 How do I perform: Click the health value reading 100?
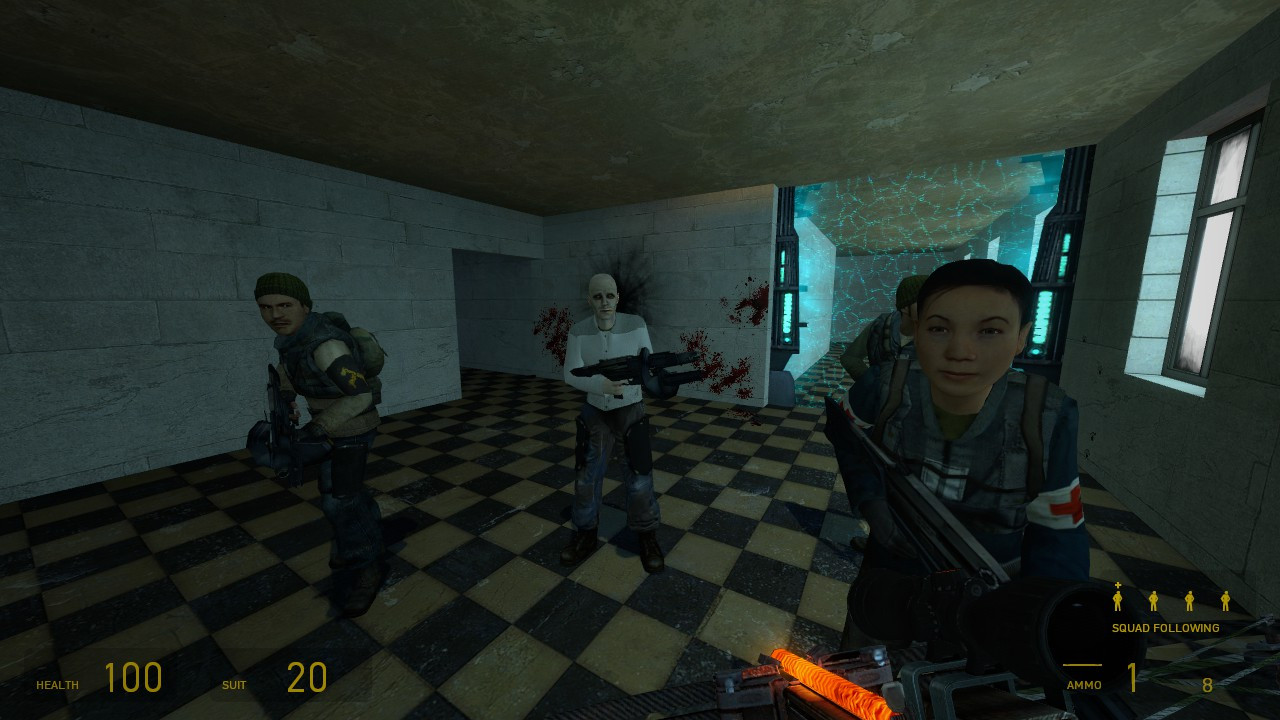(135, 678)
